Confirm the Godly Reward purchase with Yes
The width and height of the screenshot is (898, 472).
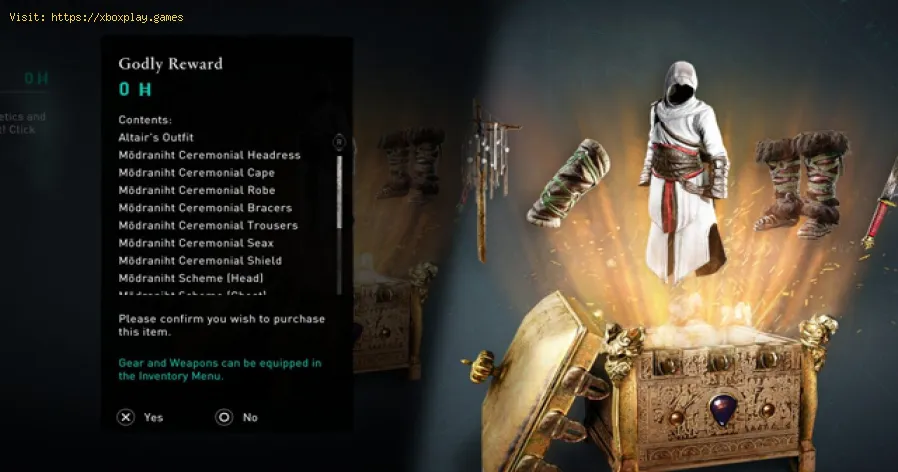139,417
